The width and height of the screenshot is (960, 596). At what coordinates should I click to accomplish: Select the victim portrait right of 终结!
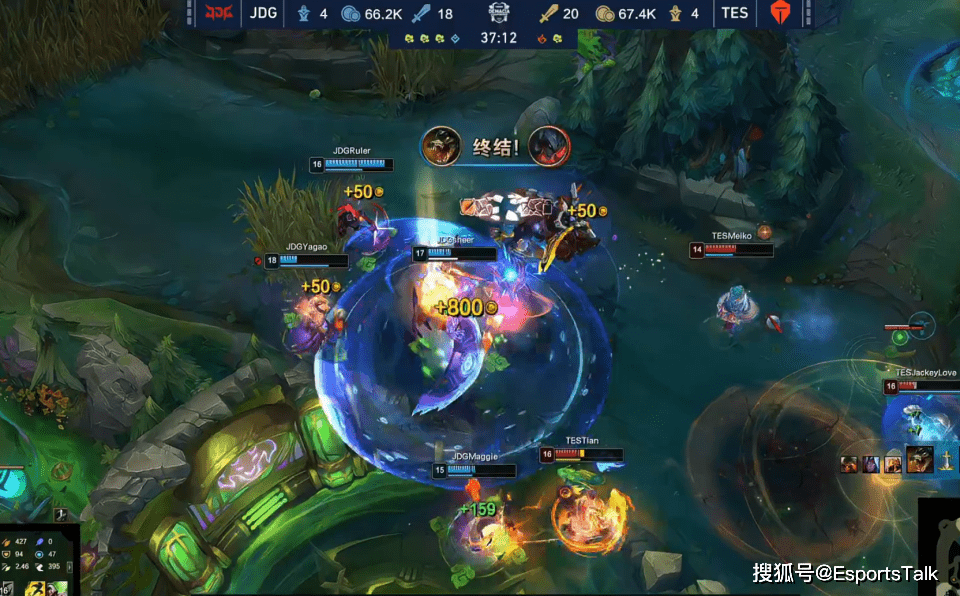click(x=548, y=146)
